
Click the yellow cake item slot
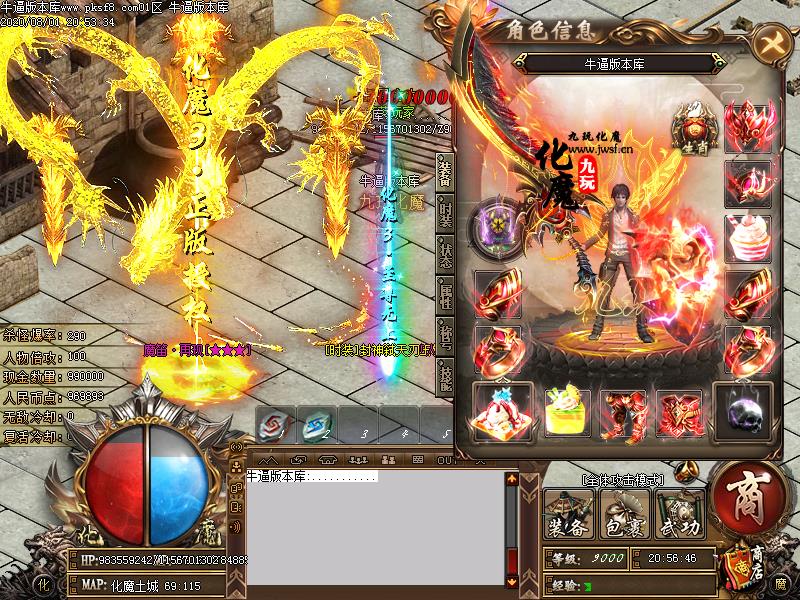tap(565, 410)
